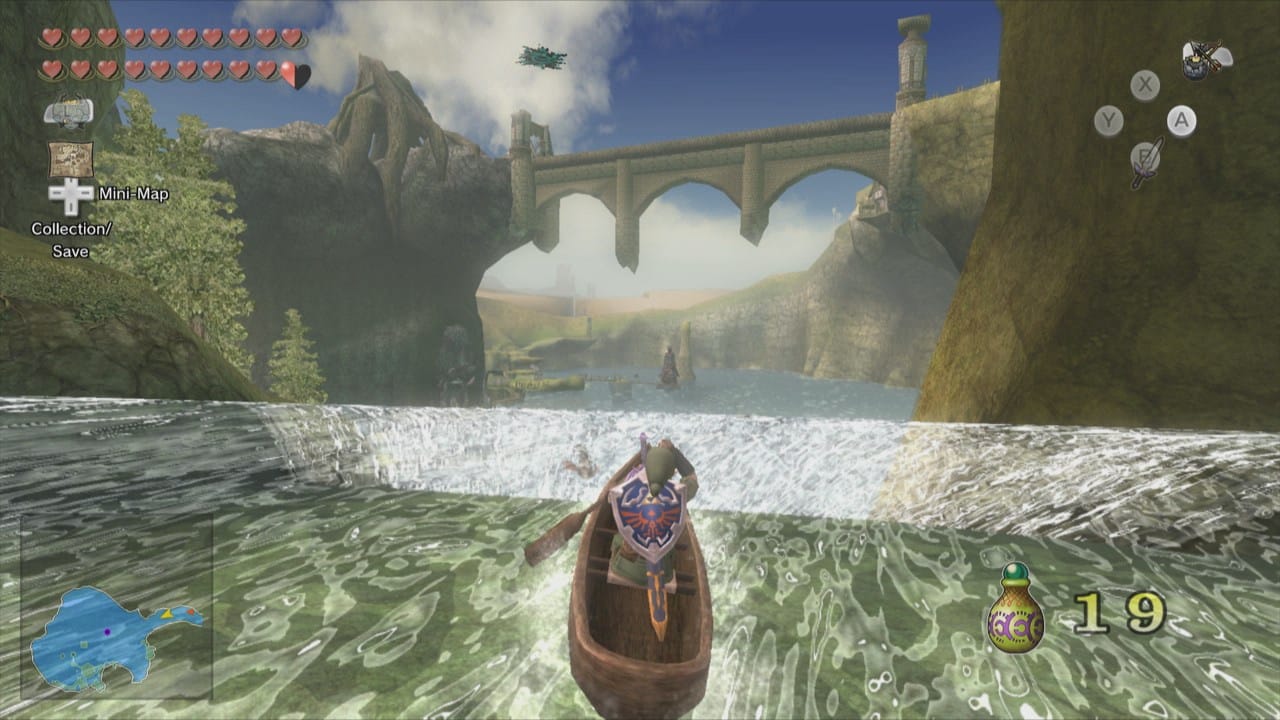Expand the player position marker on the mini-map

(107, 631)
